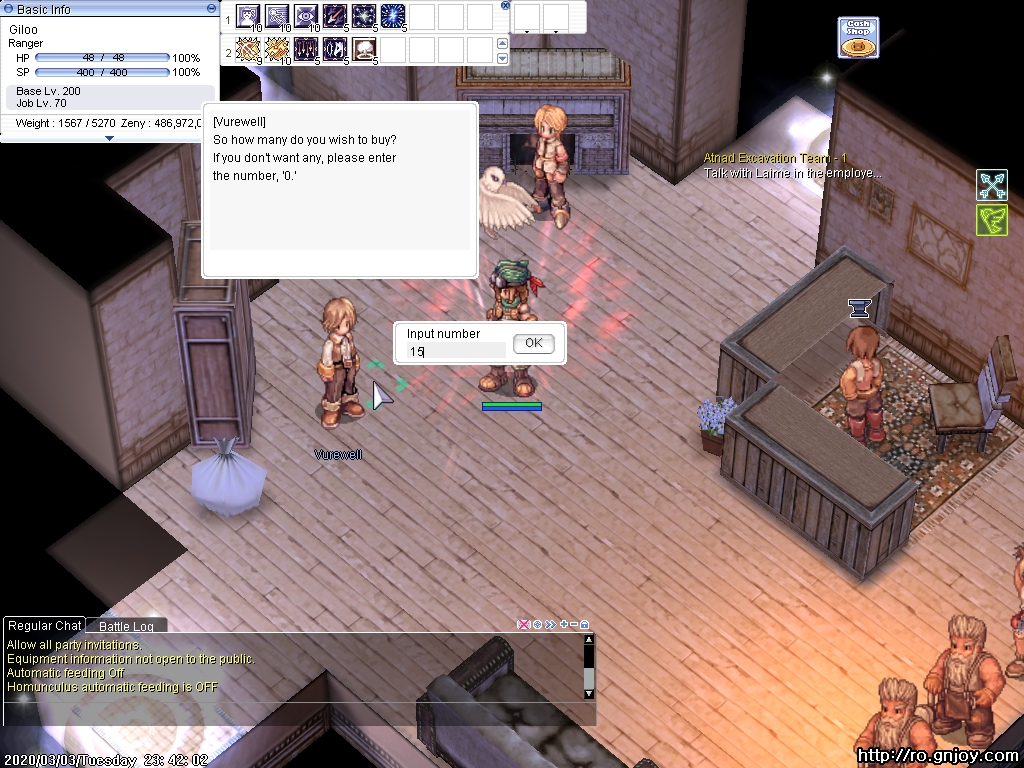Lock the chat window with the padlock
This screenshot has height=768, width=1024.
(585, 625)
